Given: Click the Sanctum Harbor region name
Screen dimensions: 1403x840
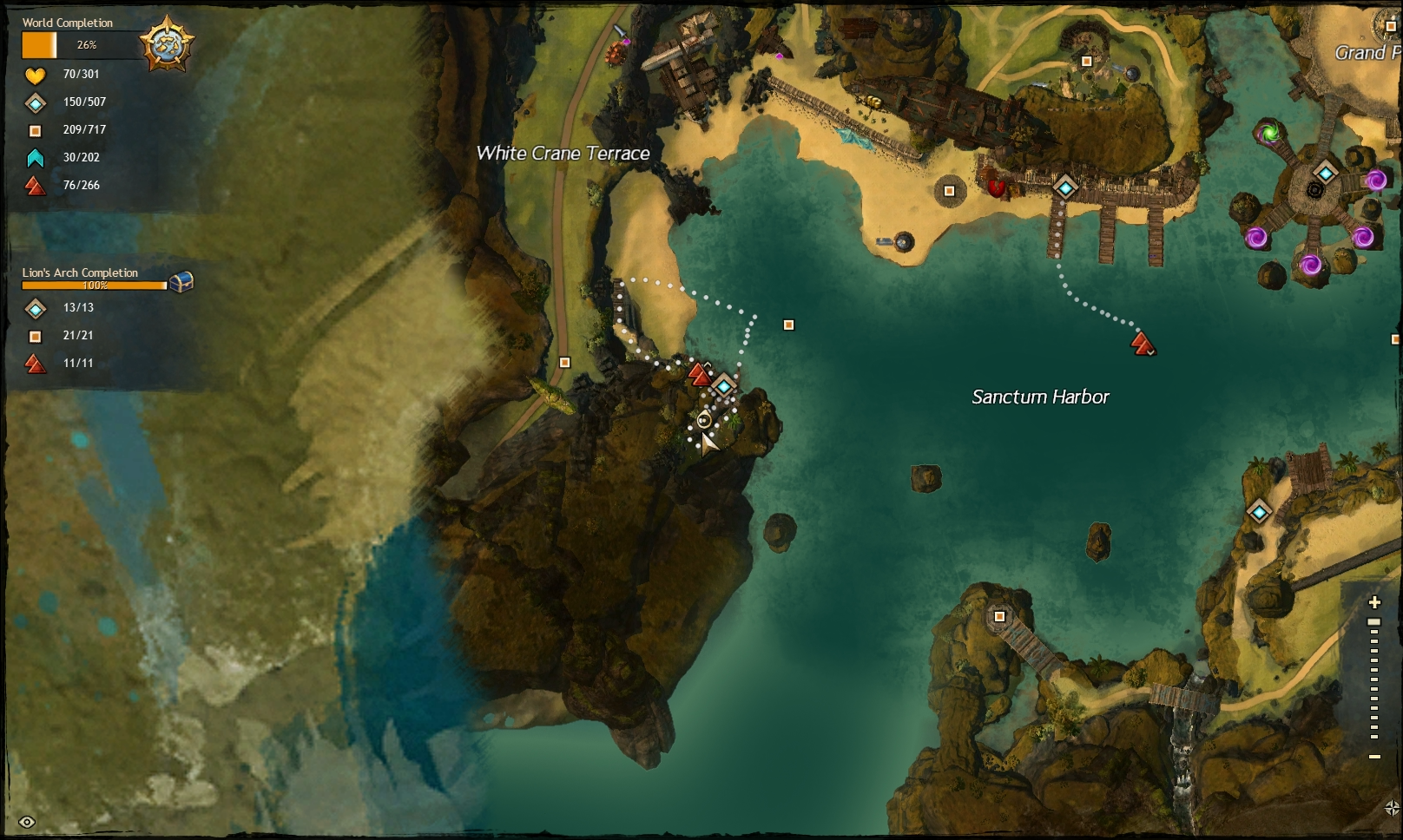Looking at the screenshot, I should [x=1042, y=397].
